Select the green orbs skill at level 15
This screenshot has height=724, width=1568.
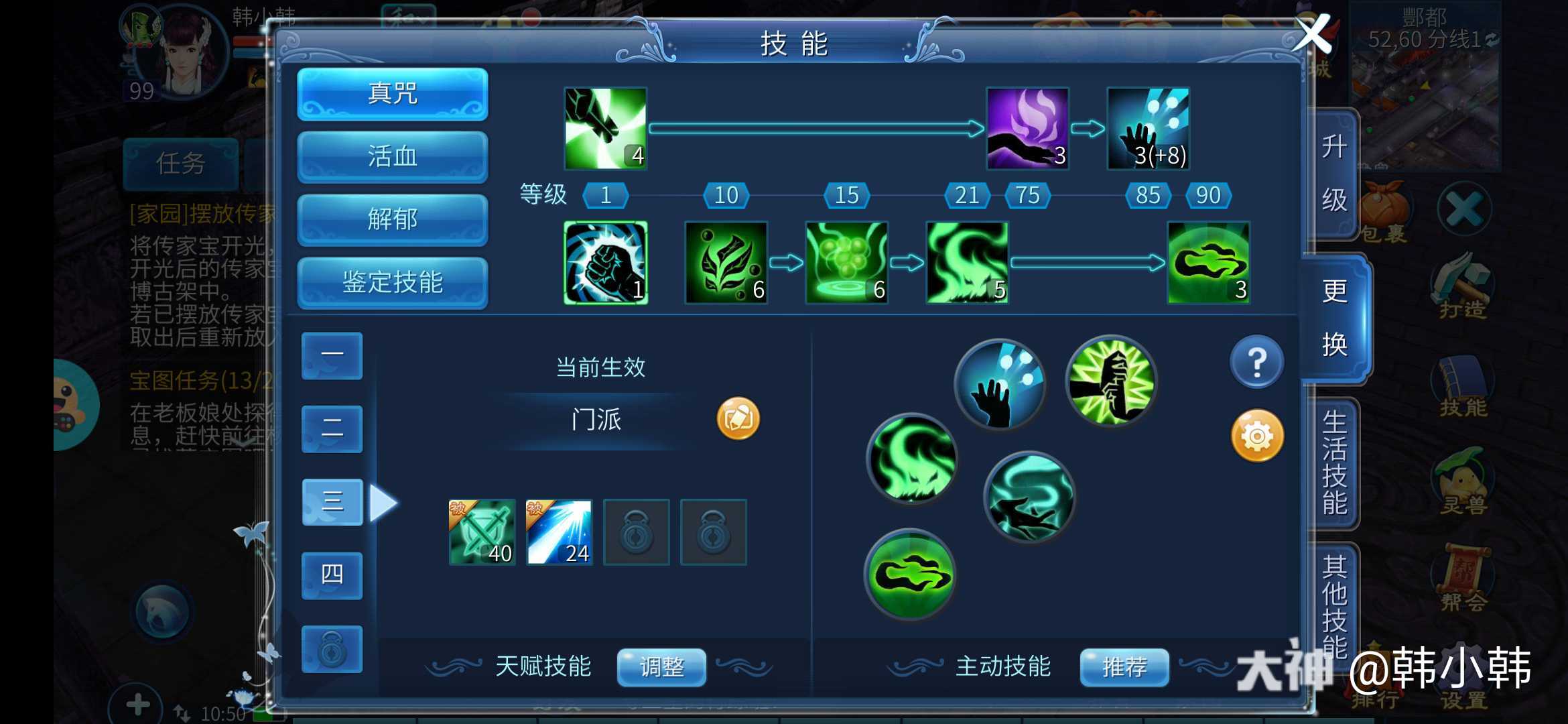tap(846, 263)
